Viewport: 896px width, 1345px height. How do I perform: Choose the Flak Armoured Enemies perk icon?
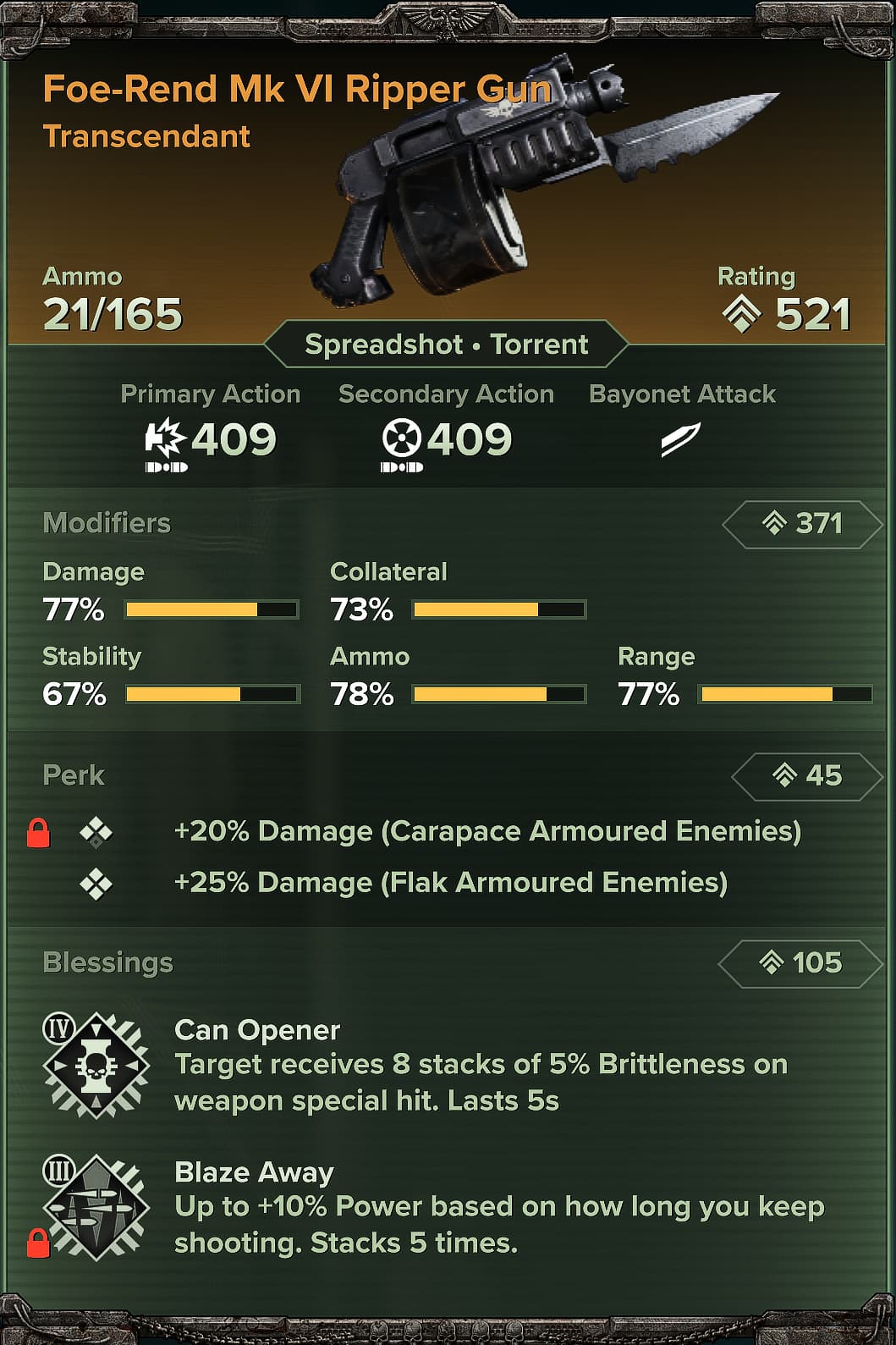tap(96, 885)
